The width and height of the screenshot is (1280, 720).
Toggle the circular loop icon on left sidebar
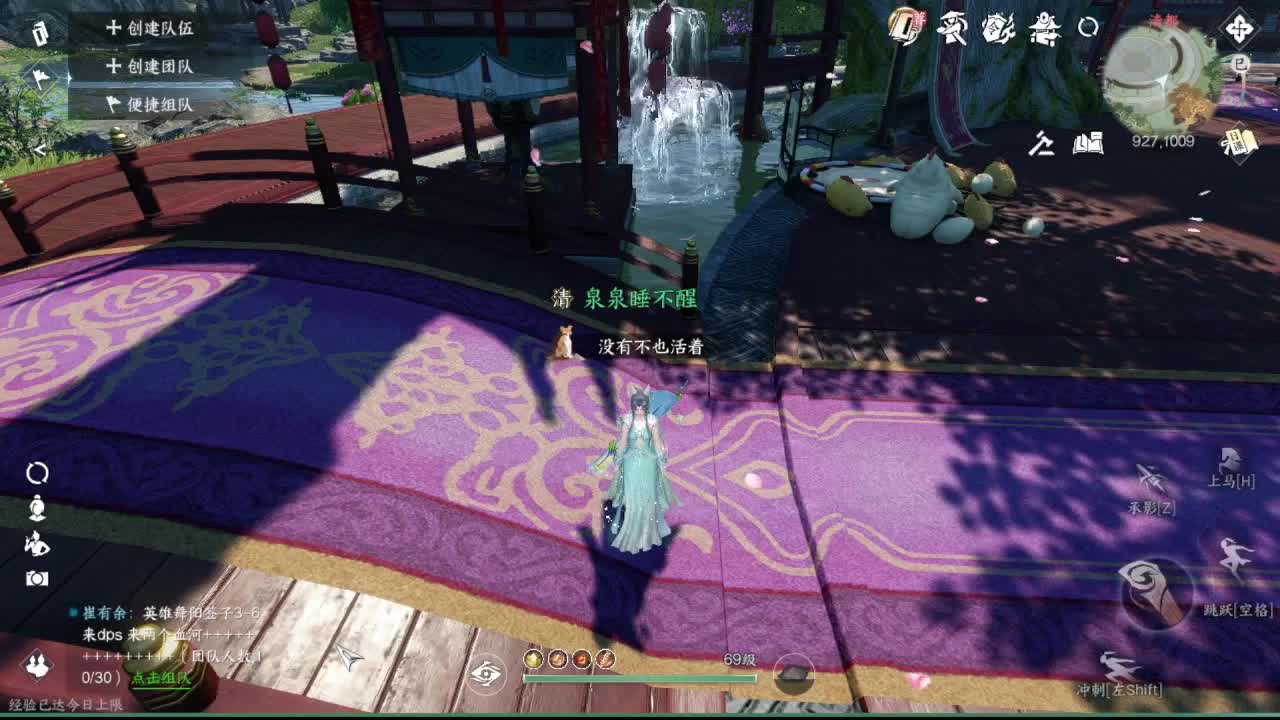coord(36,471)
